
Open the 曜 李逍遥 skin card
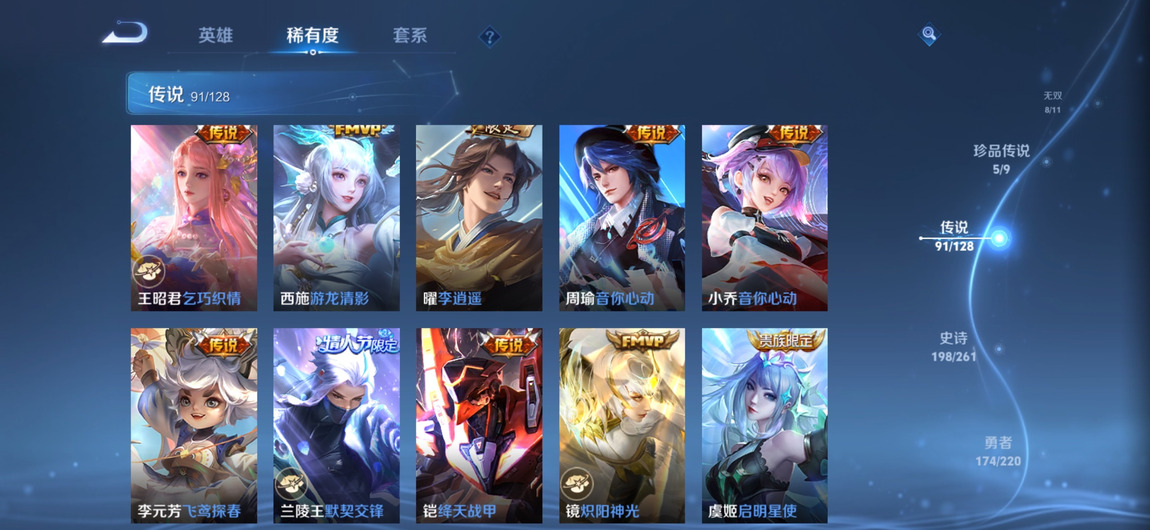(479, 217)
